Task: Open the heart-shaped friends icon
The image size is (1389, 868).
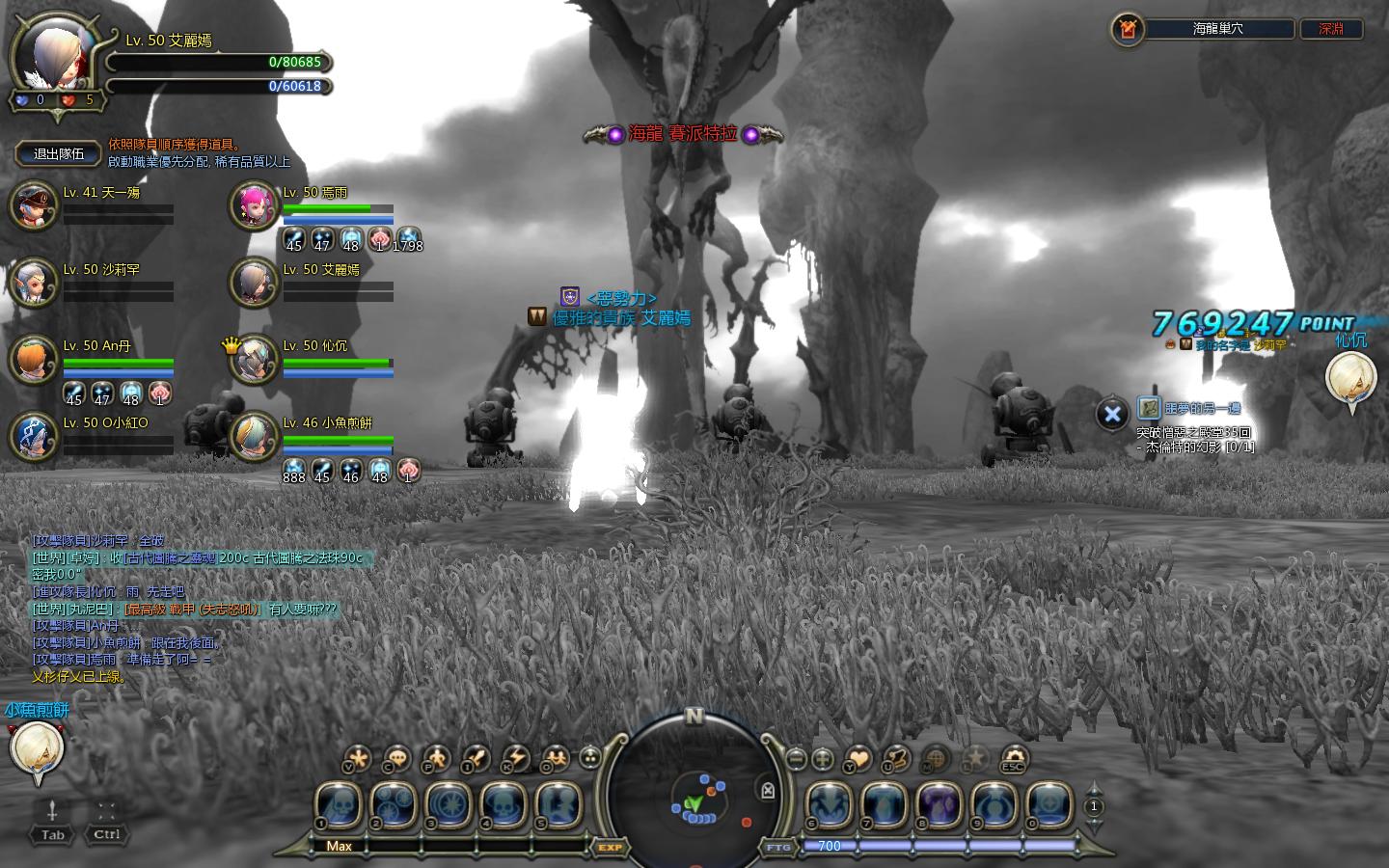Action: pos(857,759)
